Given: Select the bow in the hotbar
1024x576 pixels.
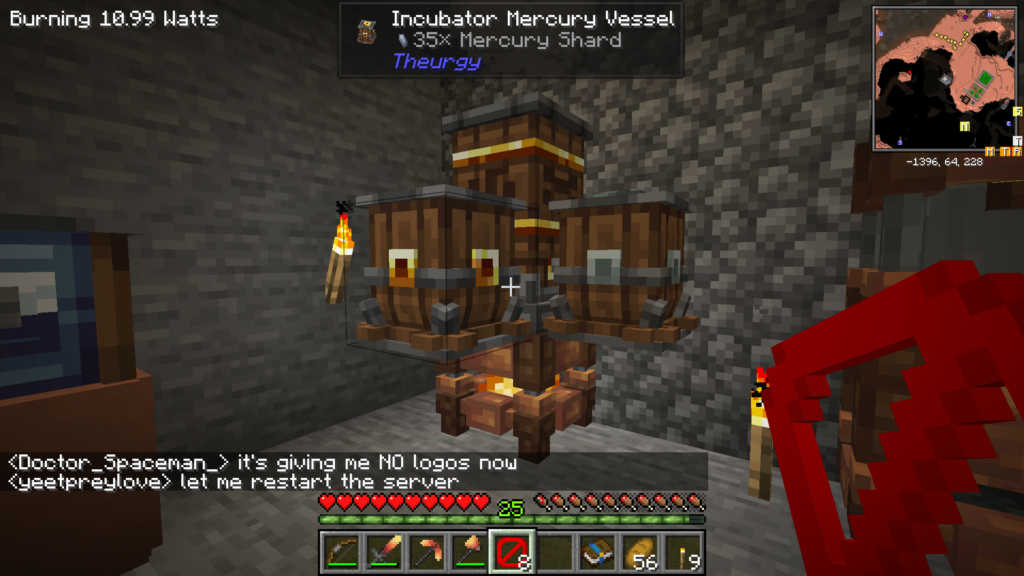Looking at the screenshot, I should pyautogui.click(x=342, y=552).
